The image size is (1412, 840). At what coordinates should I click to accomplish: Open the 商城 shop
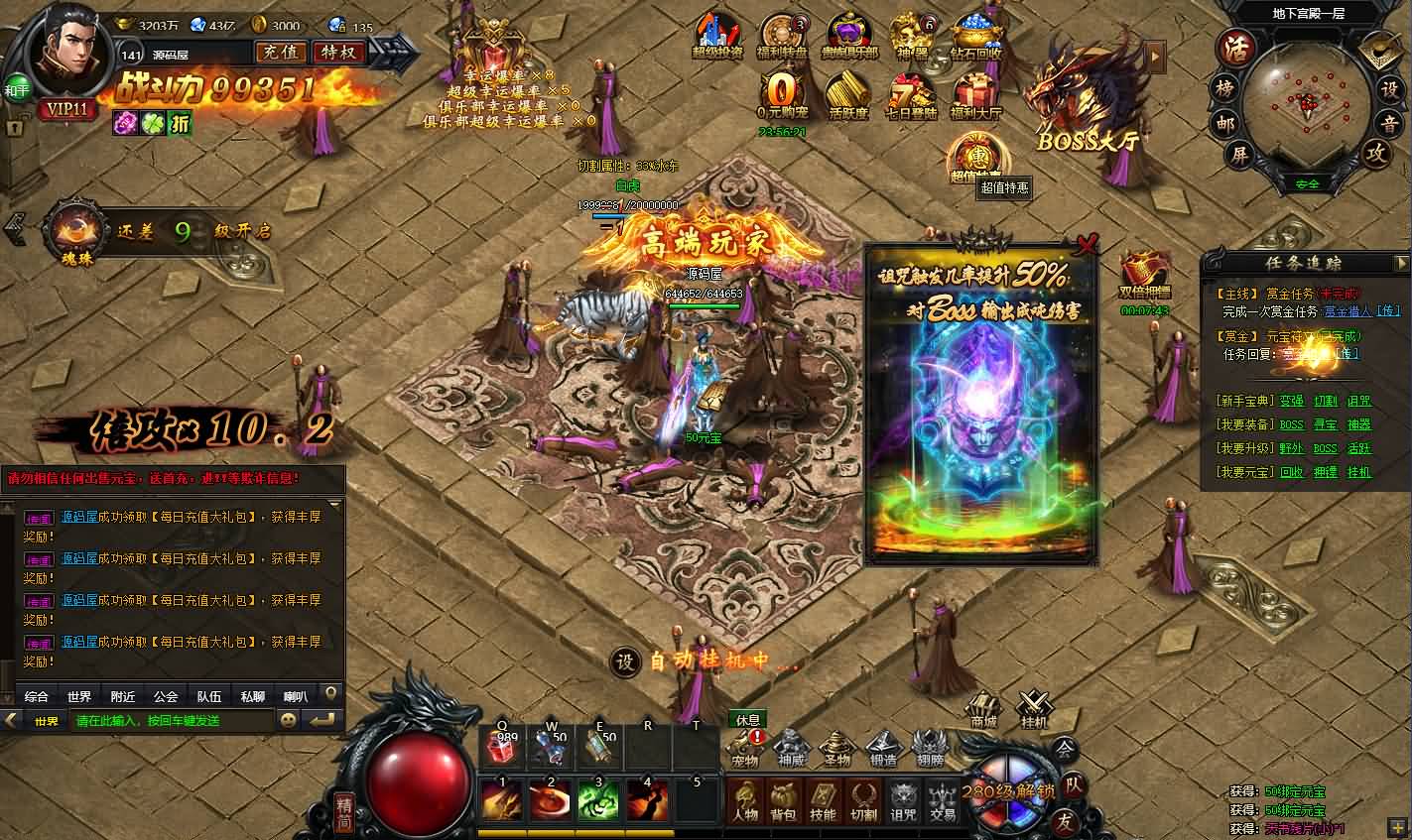(982, 709)
